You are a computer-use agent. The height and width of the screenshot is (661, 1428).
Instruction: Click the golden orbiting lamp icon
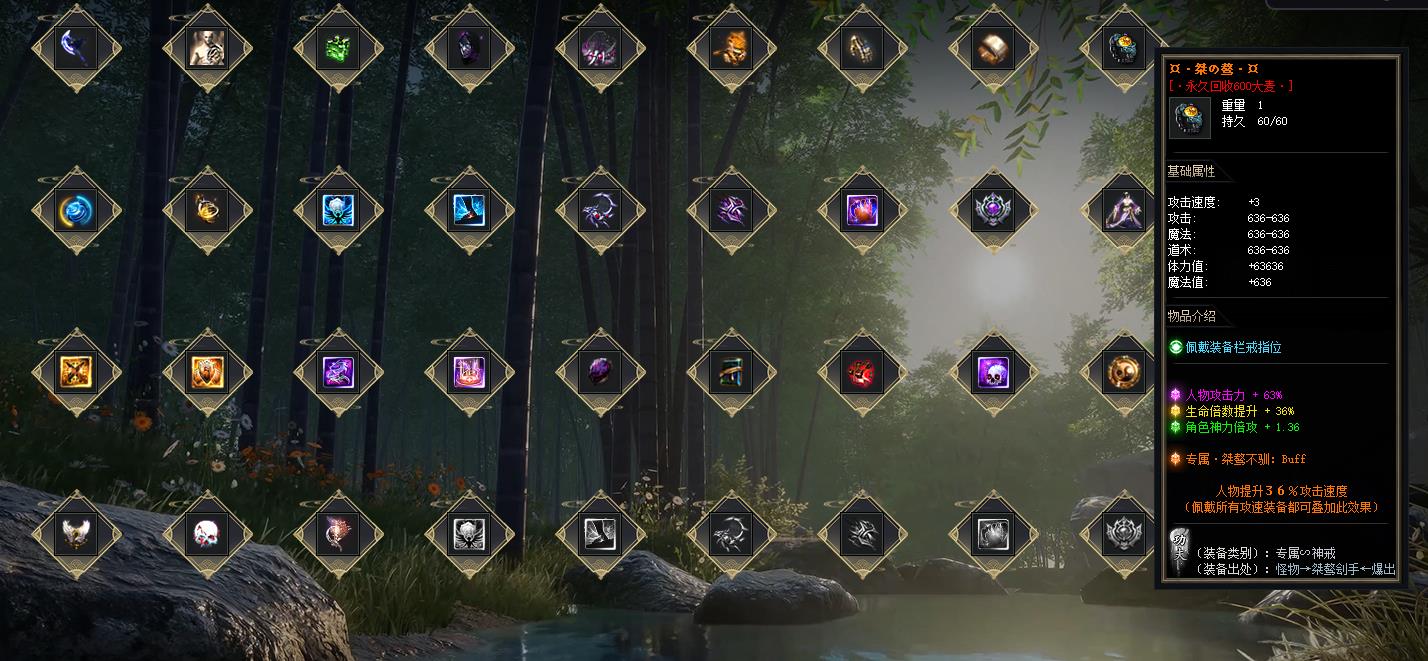click(x=208, y=210)
